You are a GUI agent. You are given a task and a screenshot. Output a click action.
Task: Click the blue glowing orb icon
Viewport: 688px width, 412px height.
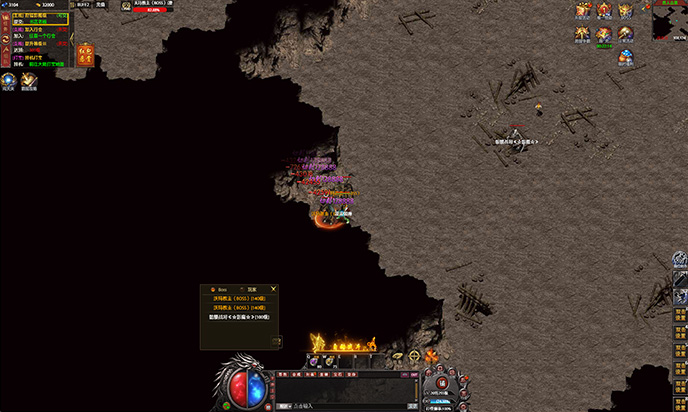tap(9, 79)
